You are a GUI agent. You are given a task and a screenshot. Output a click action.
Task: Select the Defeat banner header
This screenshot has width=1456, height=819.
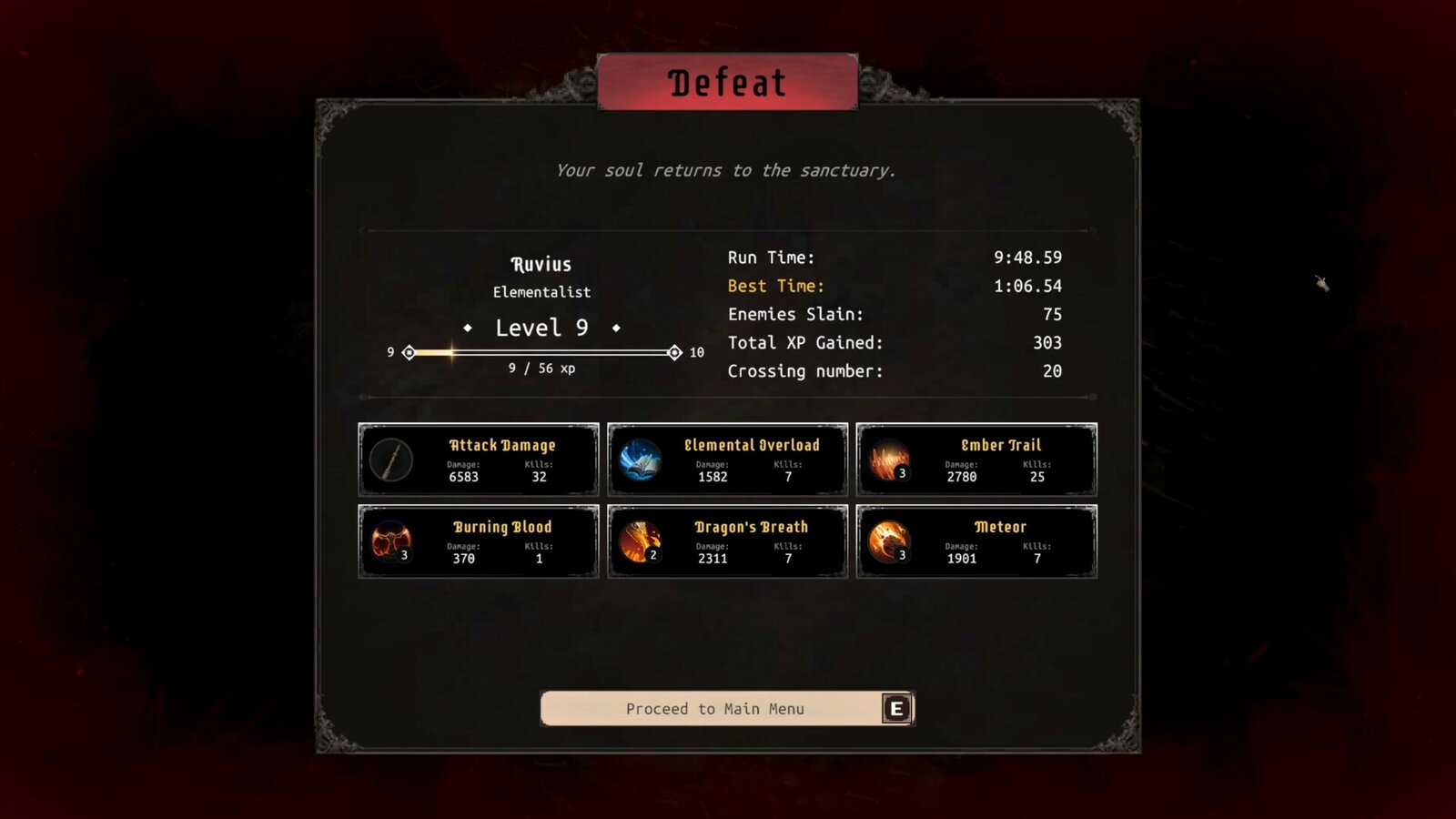click(x=727, y=84)
